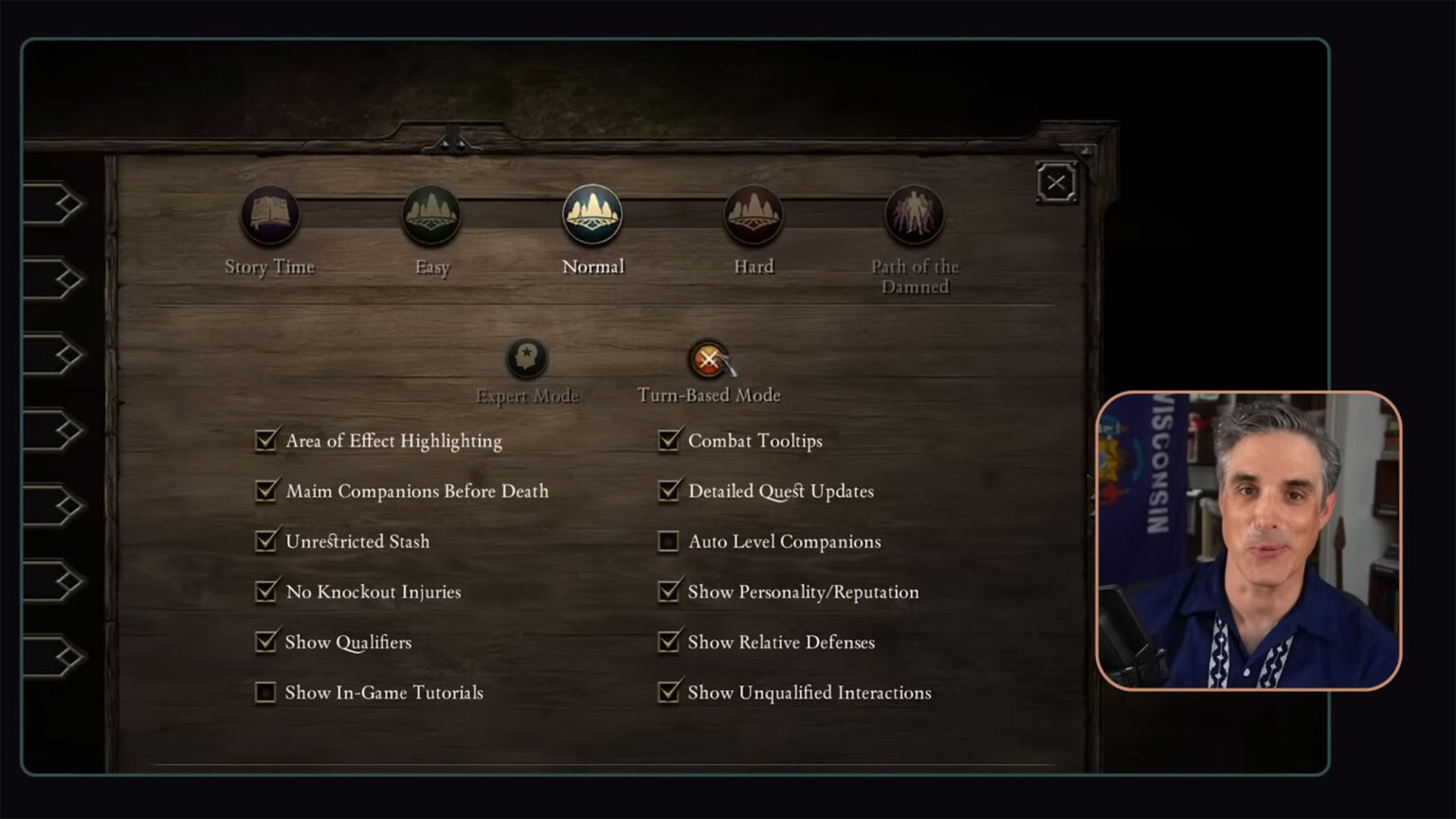Enable Expert Mode via its icon

click(x=527, y=358)
